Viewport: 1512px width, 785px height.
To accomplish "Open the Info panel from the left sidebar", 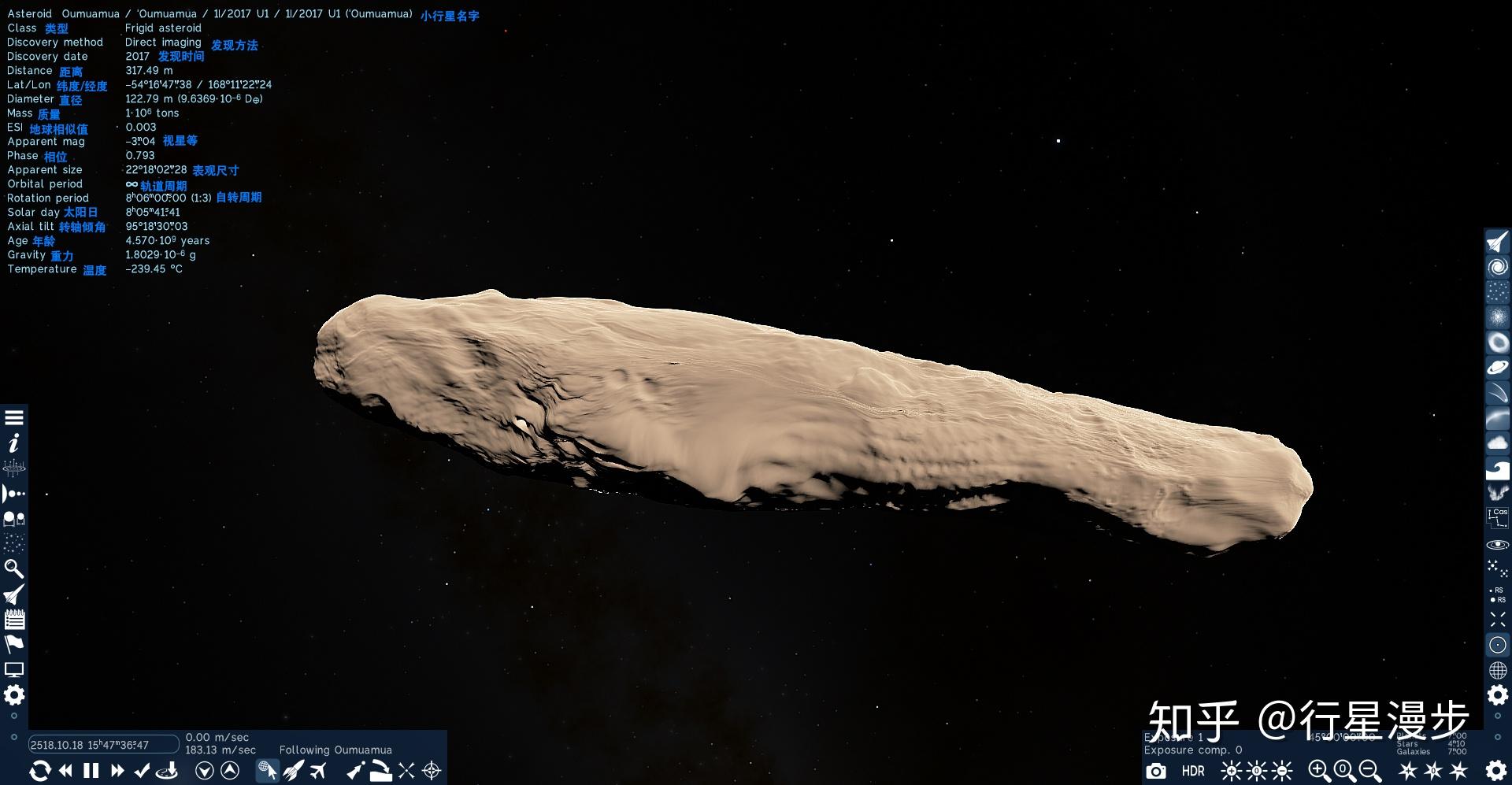I will coord(13,442).
